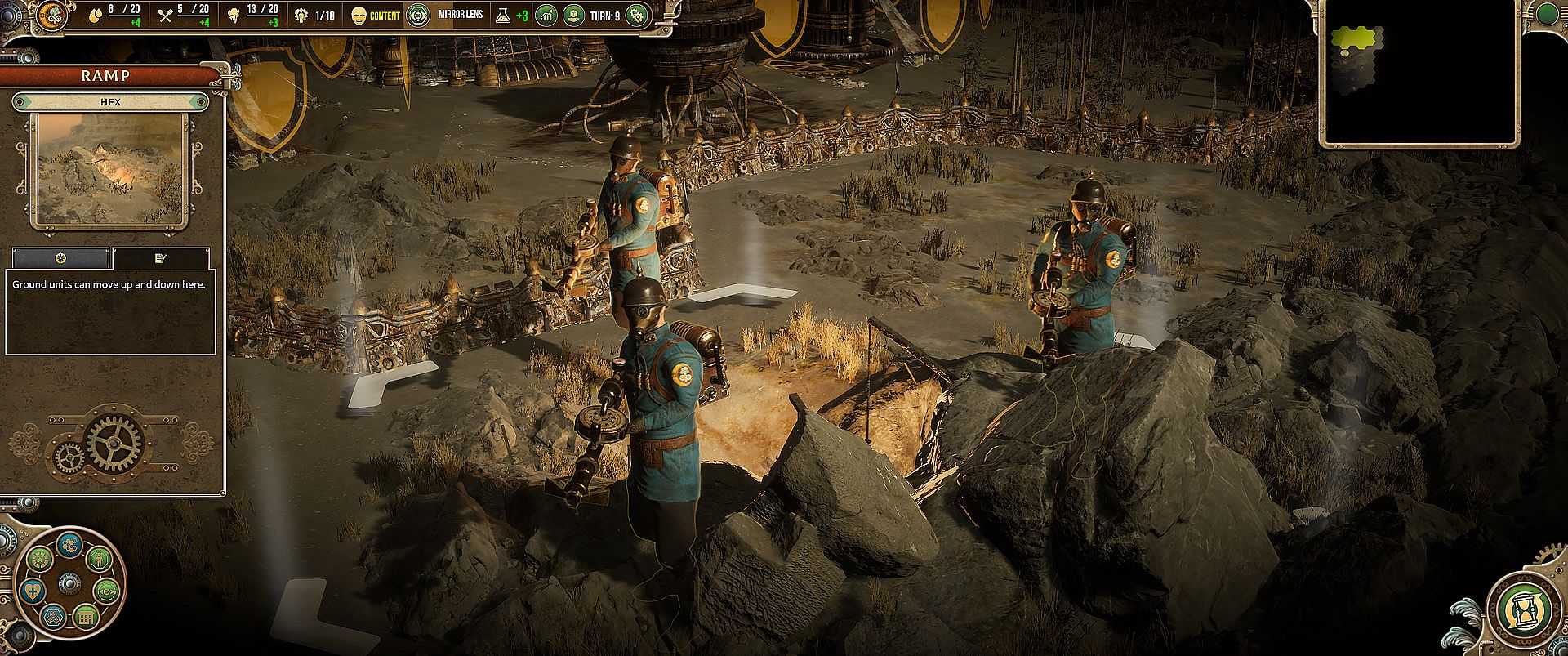The width and height of the screenshot is (1568, 656).
Task: Activate the dashed eye icon on the wheel
Action: coord(106,591)
